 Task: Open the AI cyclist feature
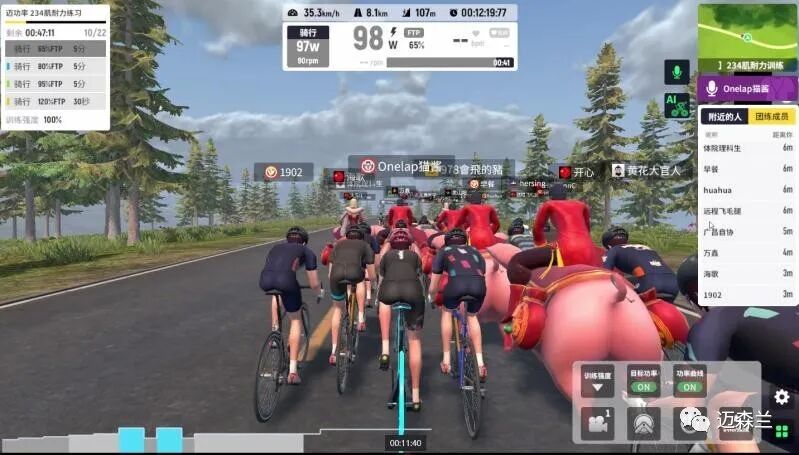677,105
